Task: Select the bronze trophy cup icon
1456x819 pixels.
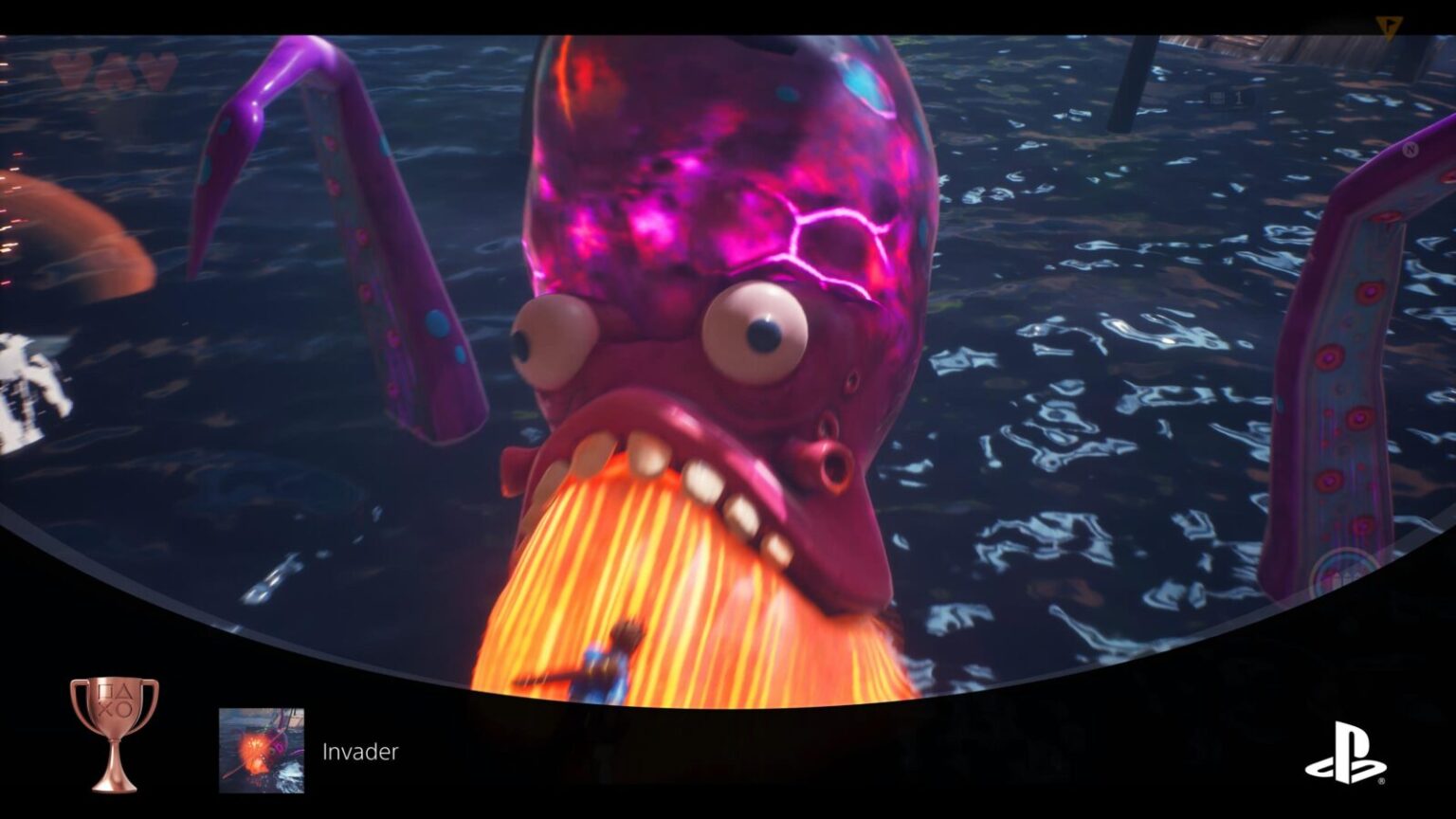Action: coord(115,733)
